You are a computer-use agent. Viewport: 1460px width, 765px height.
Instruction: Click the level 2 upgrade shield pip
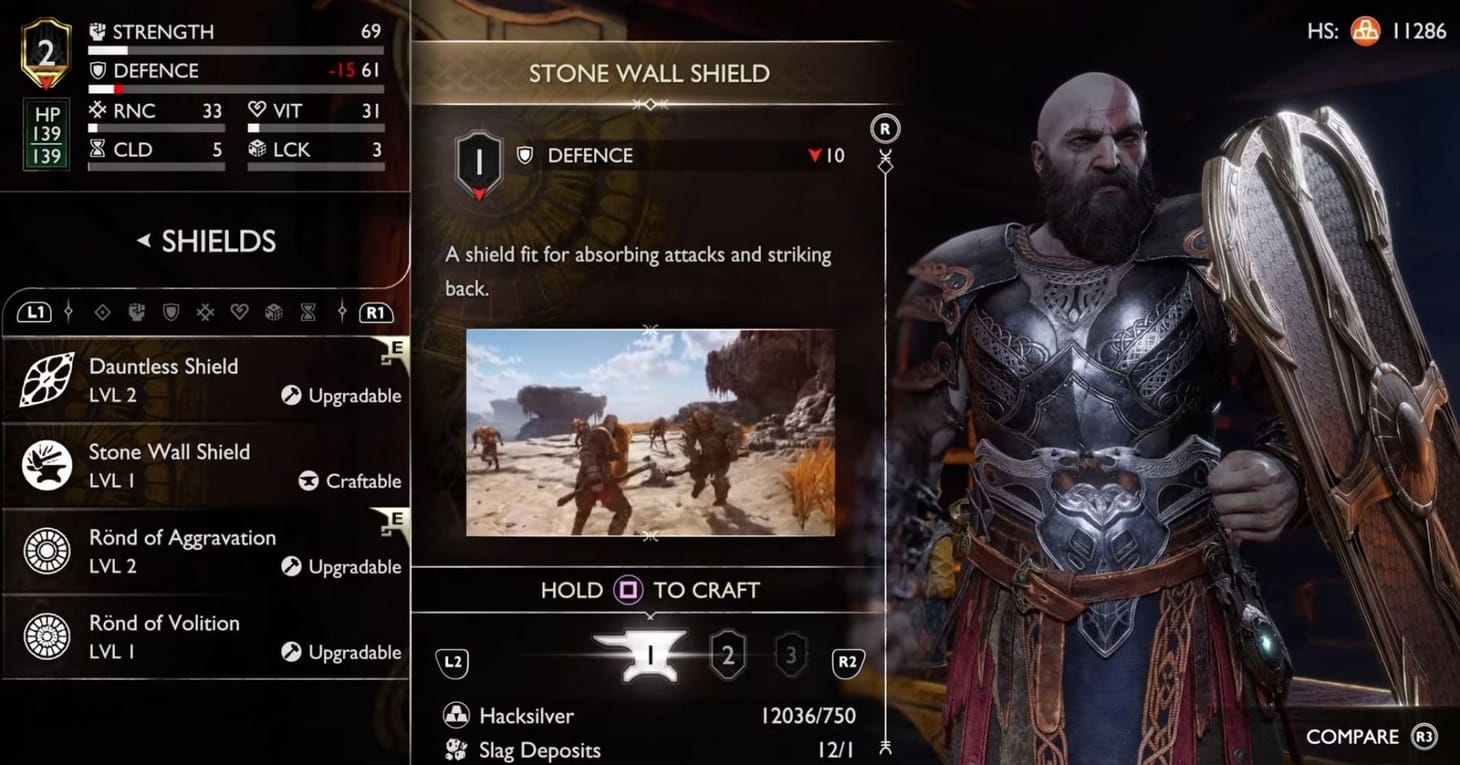[728, 654]
